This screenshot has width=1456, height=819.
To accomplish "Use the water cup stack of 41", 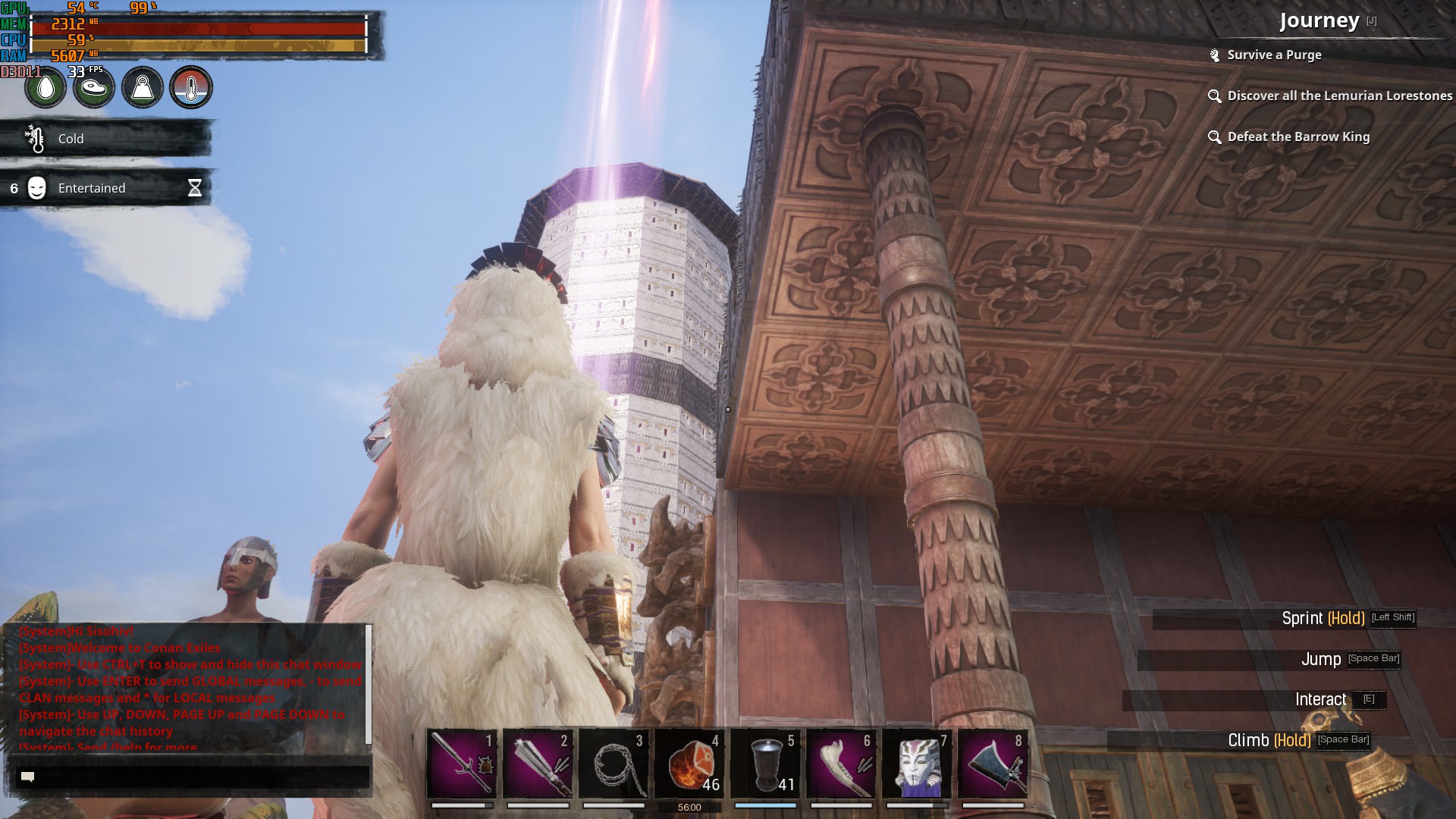I will click(765, 763).
